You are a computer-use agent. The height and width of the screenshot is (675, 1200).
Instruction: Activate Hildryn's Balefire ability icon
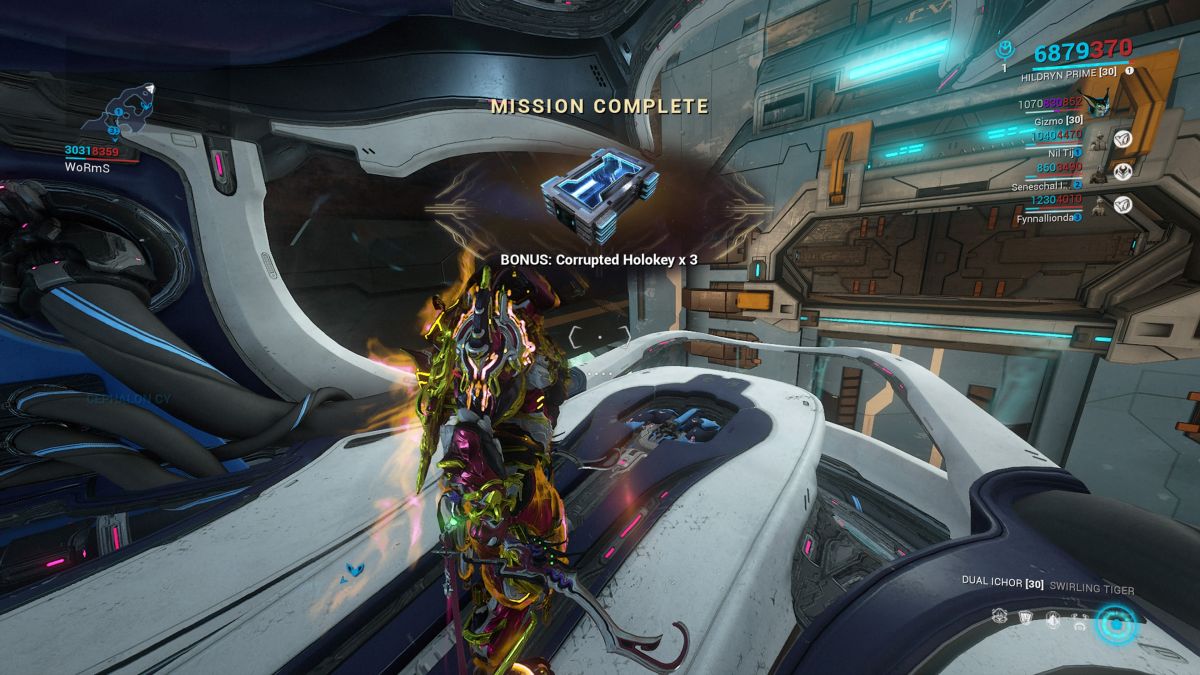(x=999, y=617)
